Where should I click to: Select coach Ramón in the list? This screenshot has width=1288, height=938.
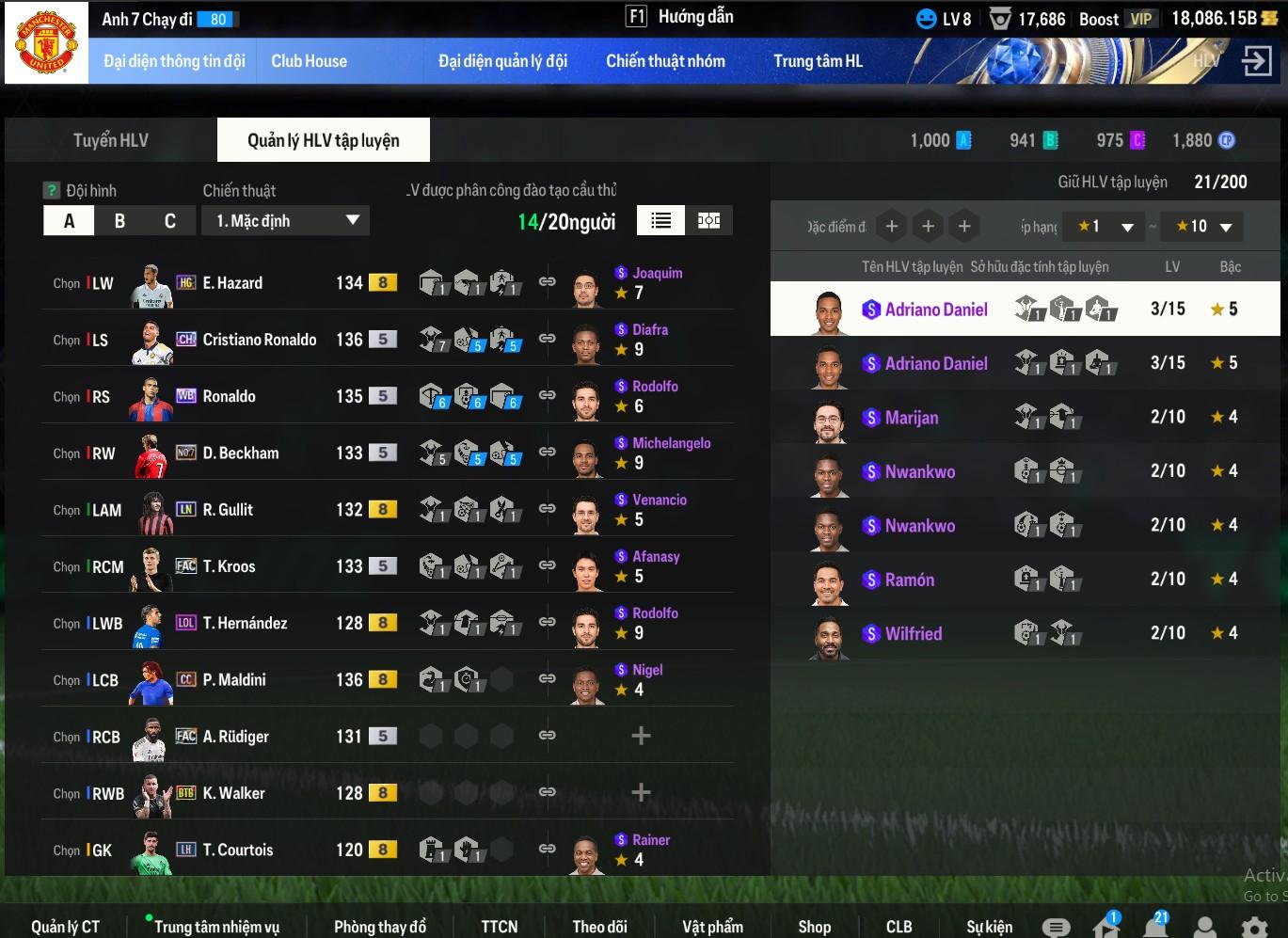point(909,580)
